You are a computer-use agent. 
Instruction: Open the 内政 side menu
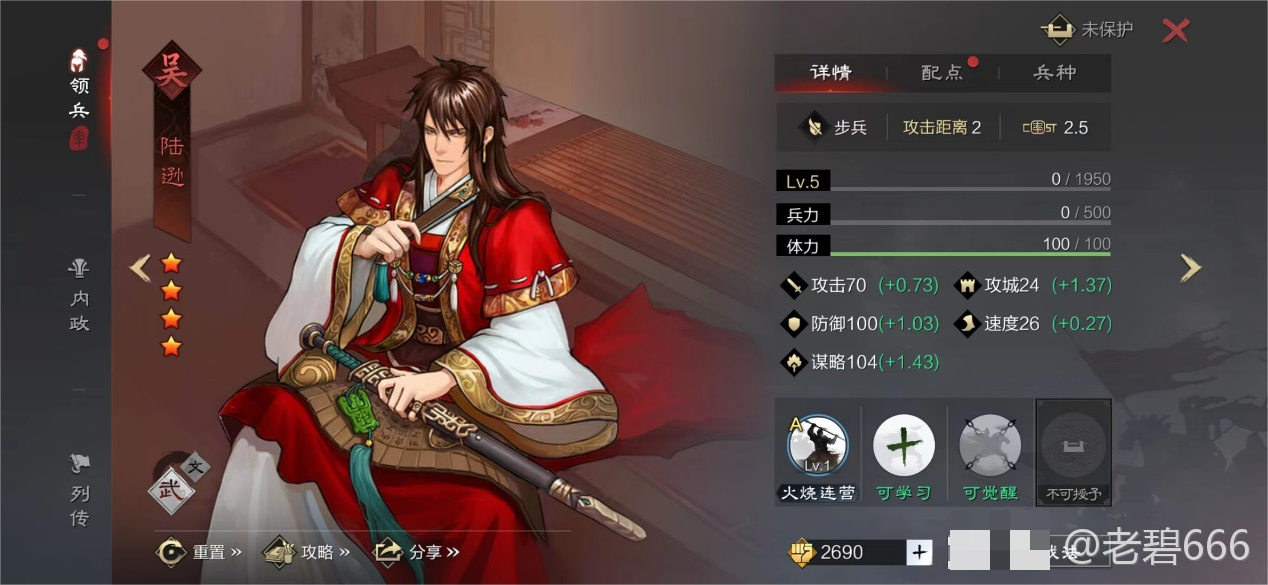point(79,296)
